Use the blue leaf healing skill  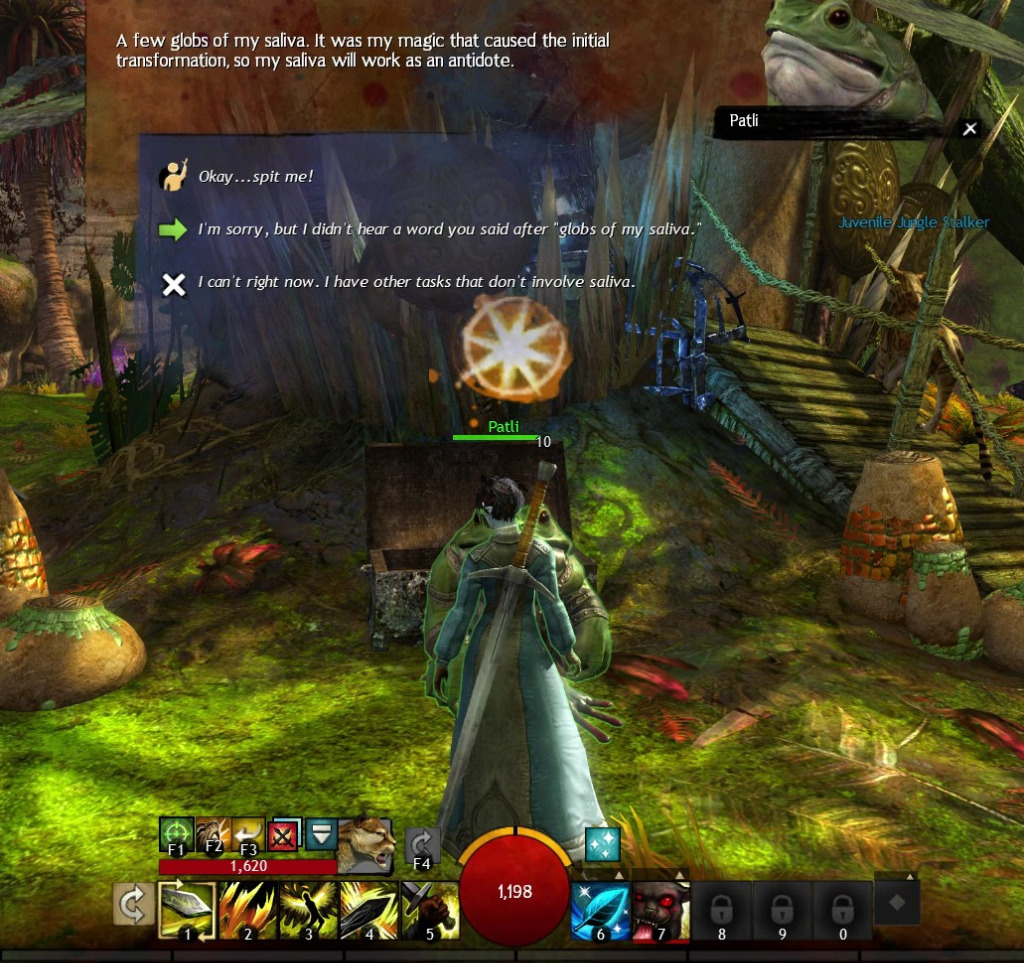point(600,911)
